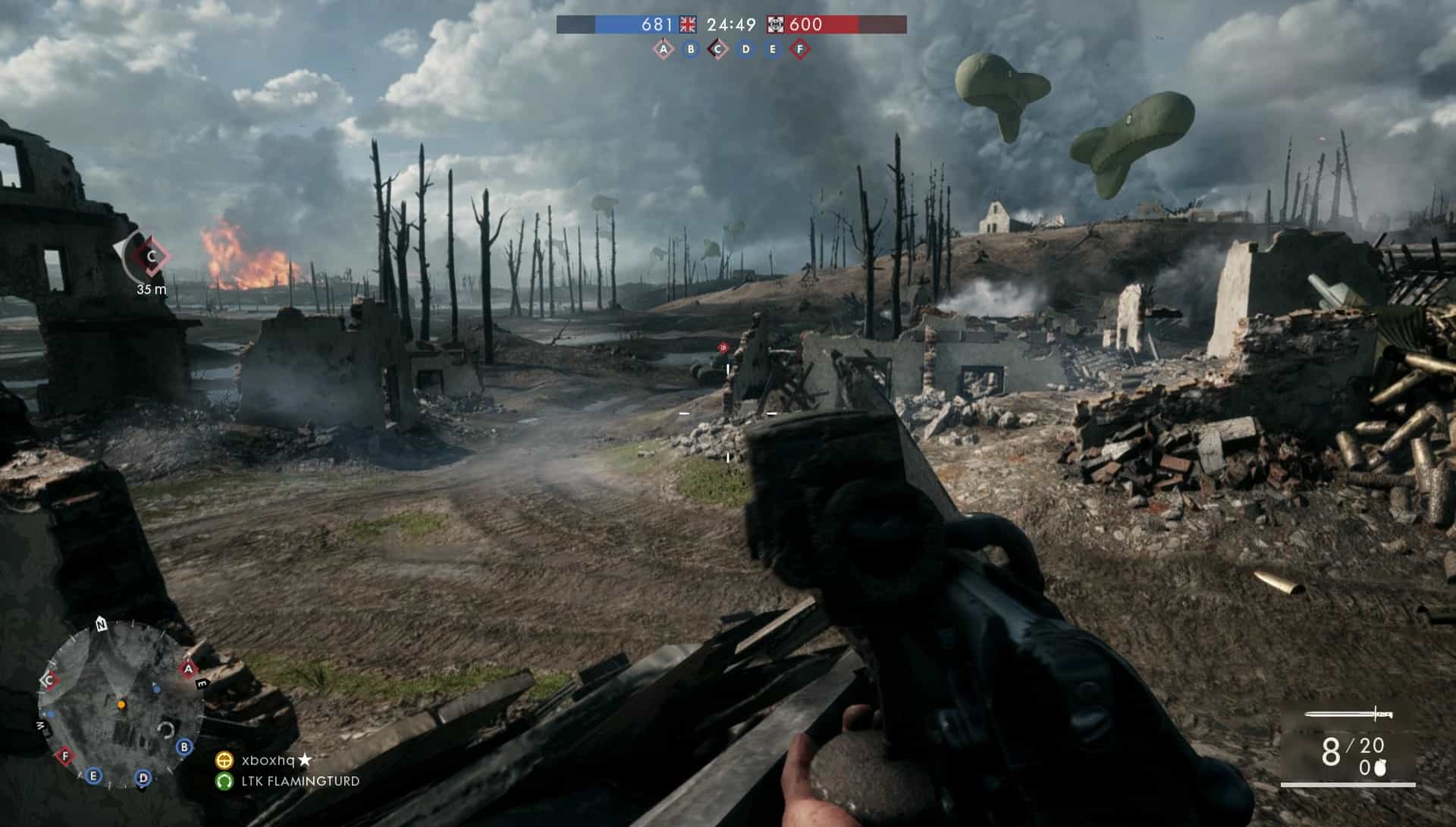
Task: Click the 35 m objective C waypoint marker
Action: (151, 256)
